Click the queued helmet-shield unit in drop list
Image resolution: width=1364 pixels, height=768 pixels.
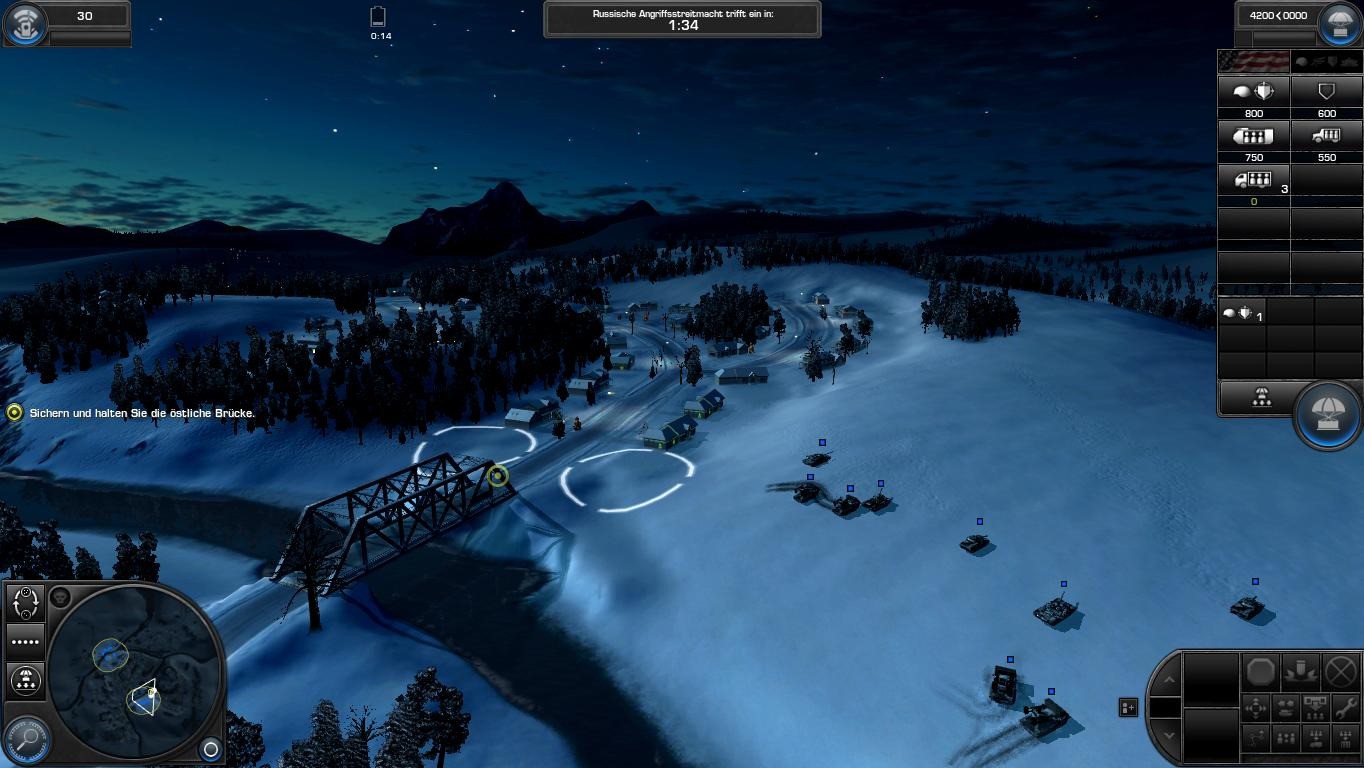click(1241, 313)
